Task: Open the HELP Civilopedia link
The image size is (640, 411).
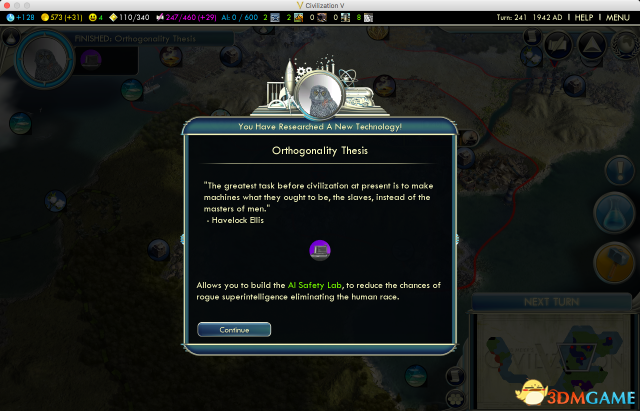Action: click(x=584, y=18)
